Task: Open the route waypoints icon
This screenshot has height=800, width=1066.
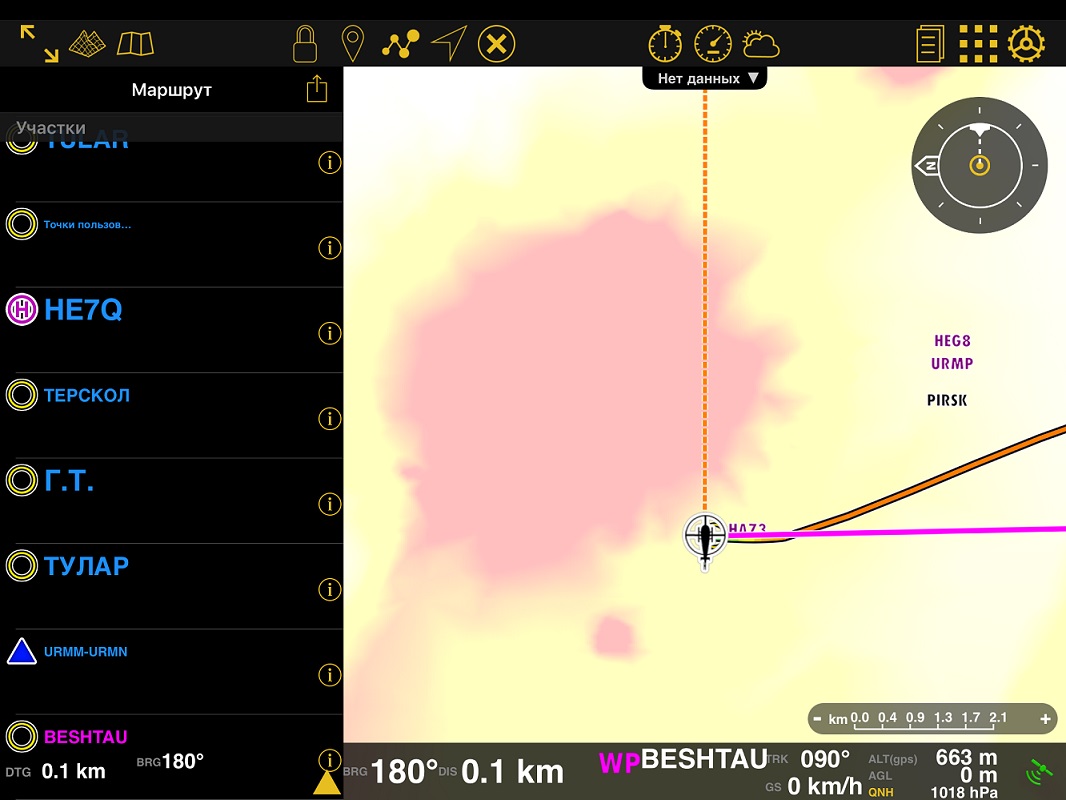Action: coord(400,44)
